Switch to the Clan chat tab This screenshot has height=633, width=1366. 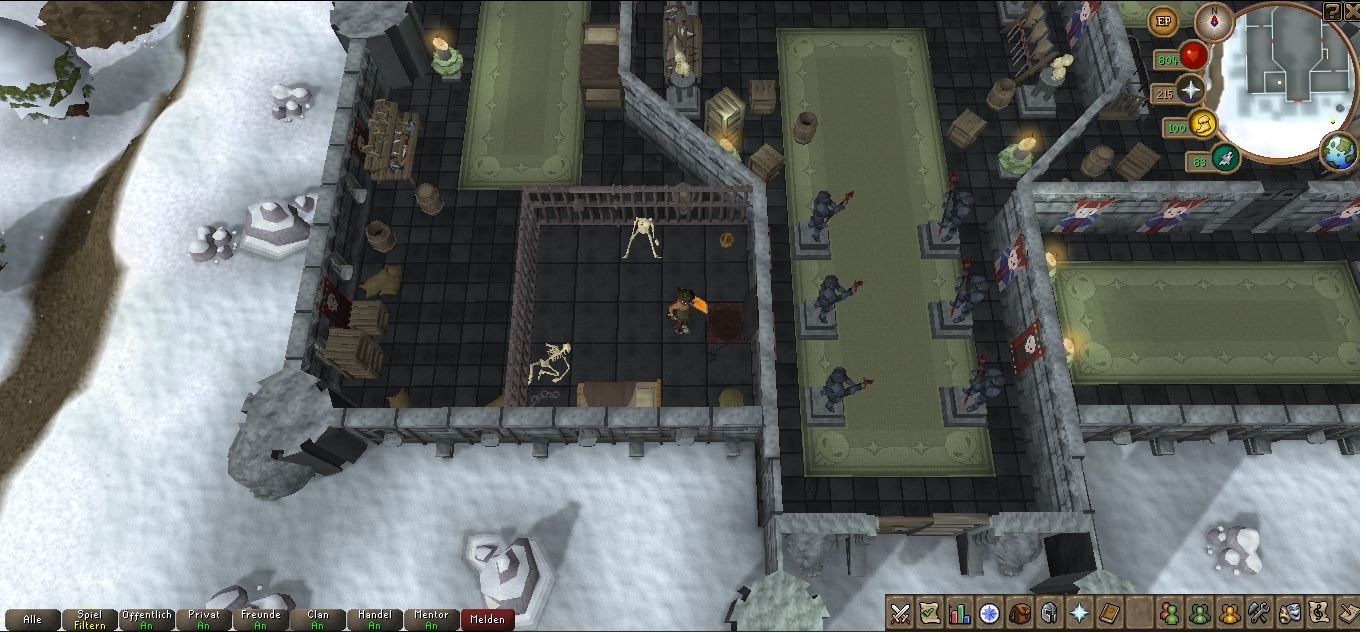coord(318,620)
